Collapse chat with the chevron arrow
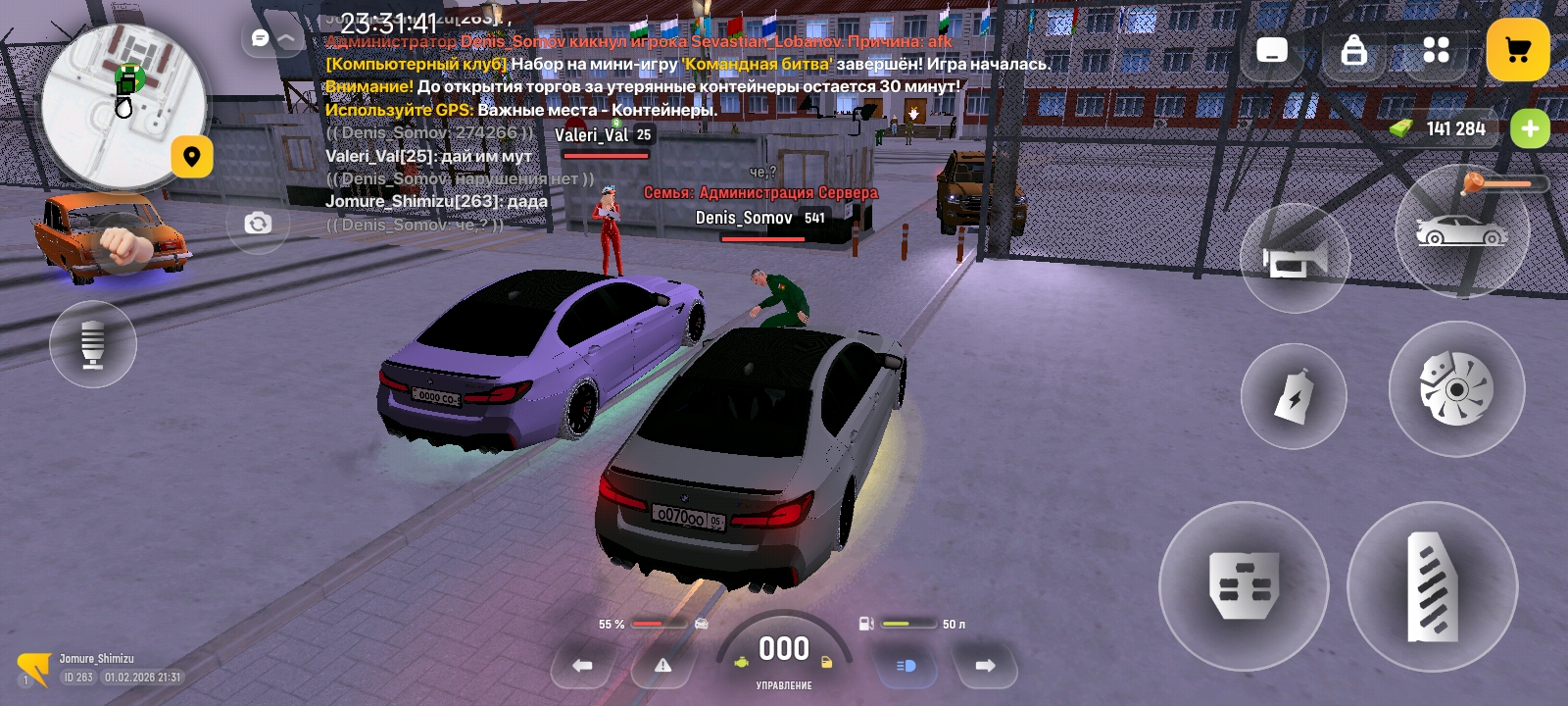This screenshot has width=1568, height=706. tap(287, 38)
